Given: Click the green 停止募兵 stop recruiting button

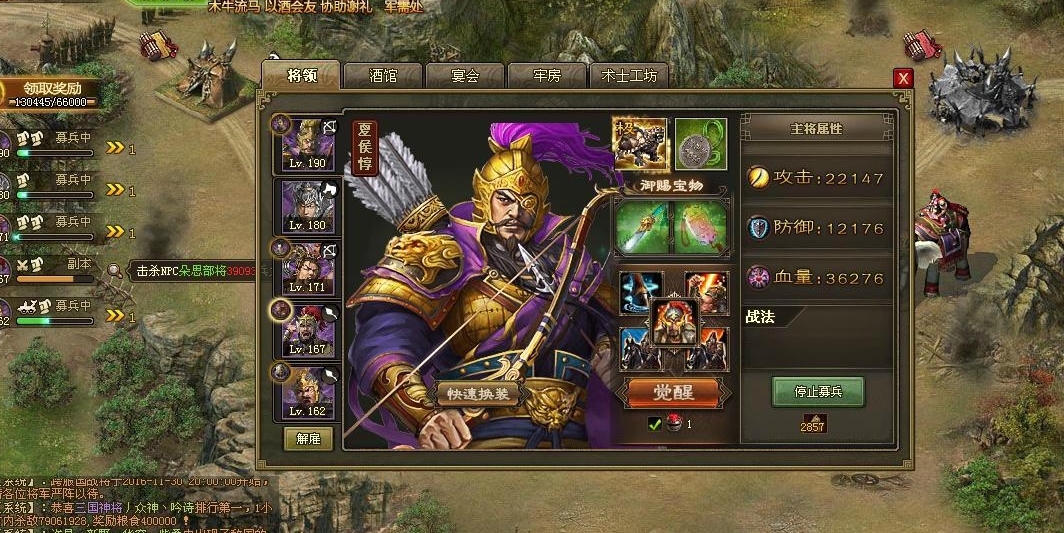Looking at the screenshot, I should [x=818, y=392].
